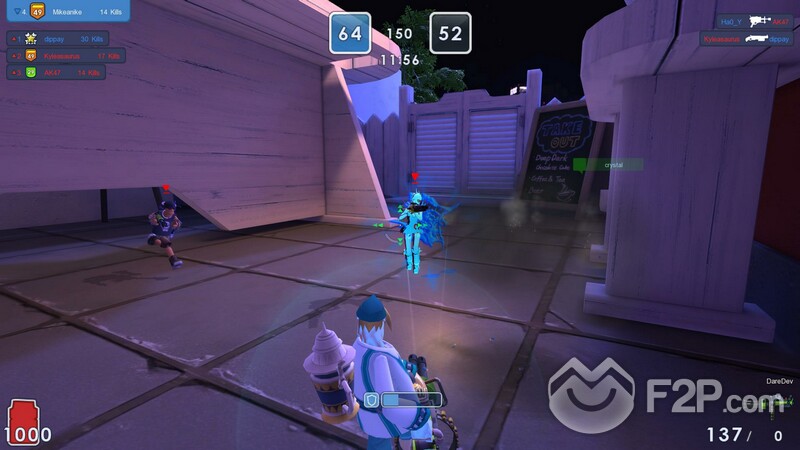This screenshot has width=800, height=450.
Task: Click the shield ability icon
Action: 370,399
